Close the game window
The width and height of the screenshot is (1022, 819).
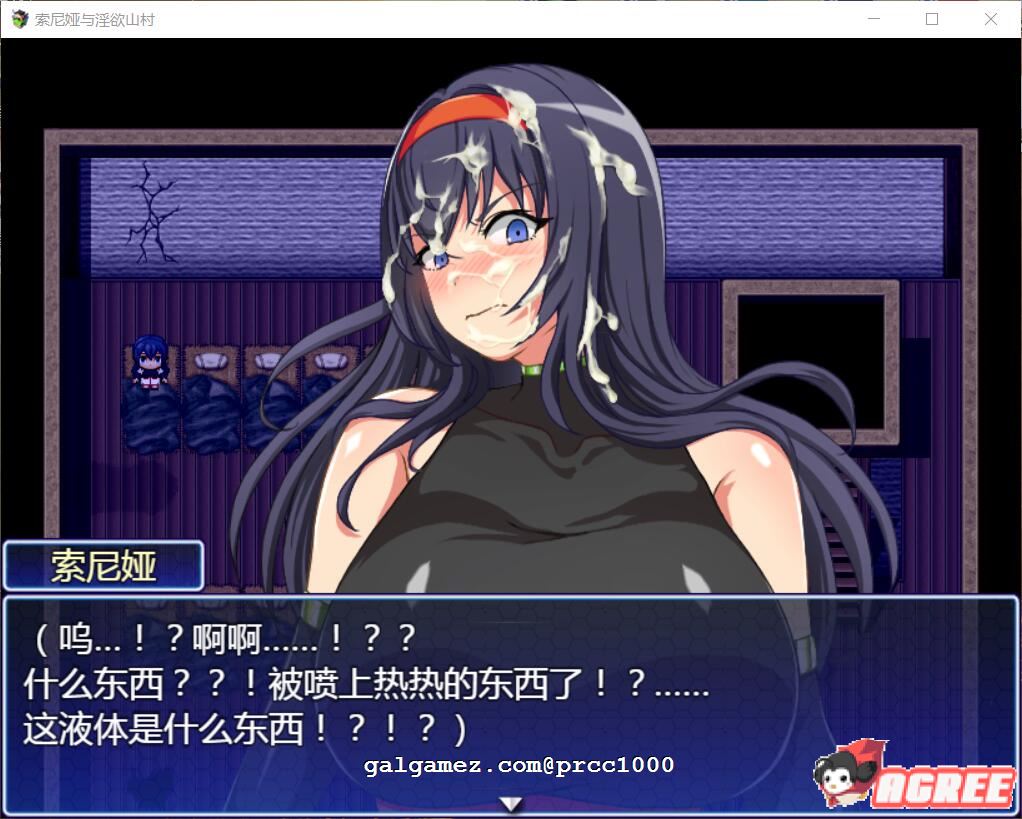tap(990, 19)
